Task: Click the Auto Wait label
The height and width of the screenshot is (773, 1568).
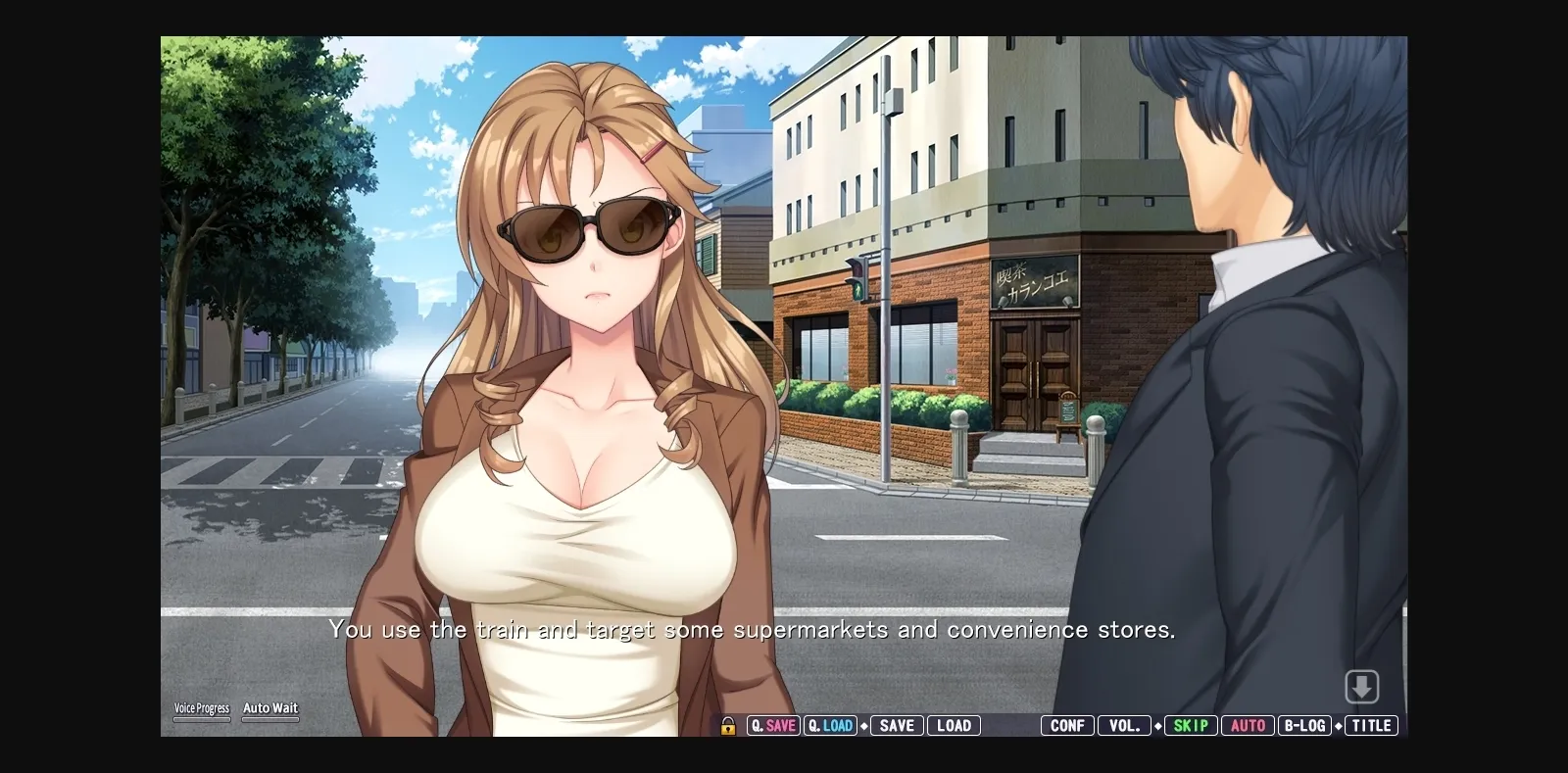Action: click(269, 707)
